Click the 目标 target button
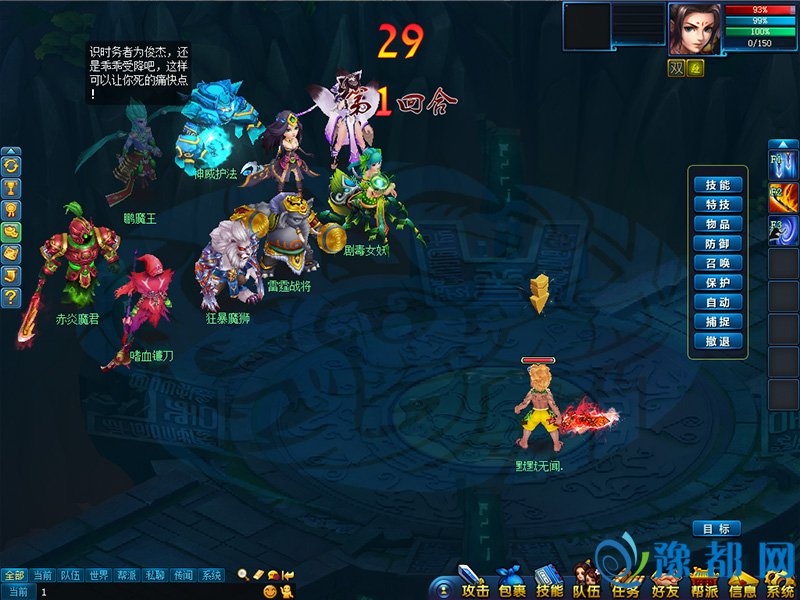 pos(716,528)
